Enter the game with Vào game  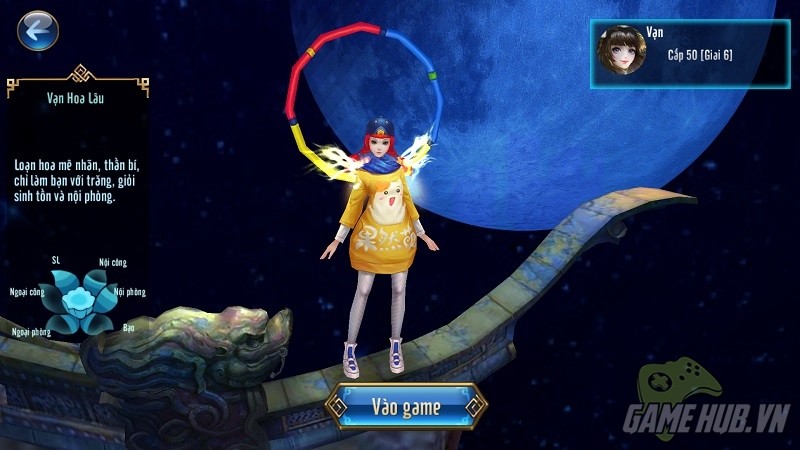(407, 406)
